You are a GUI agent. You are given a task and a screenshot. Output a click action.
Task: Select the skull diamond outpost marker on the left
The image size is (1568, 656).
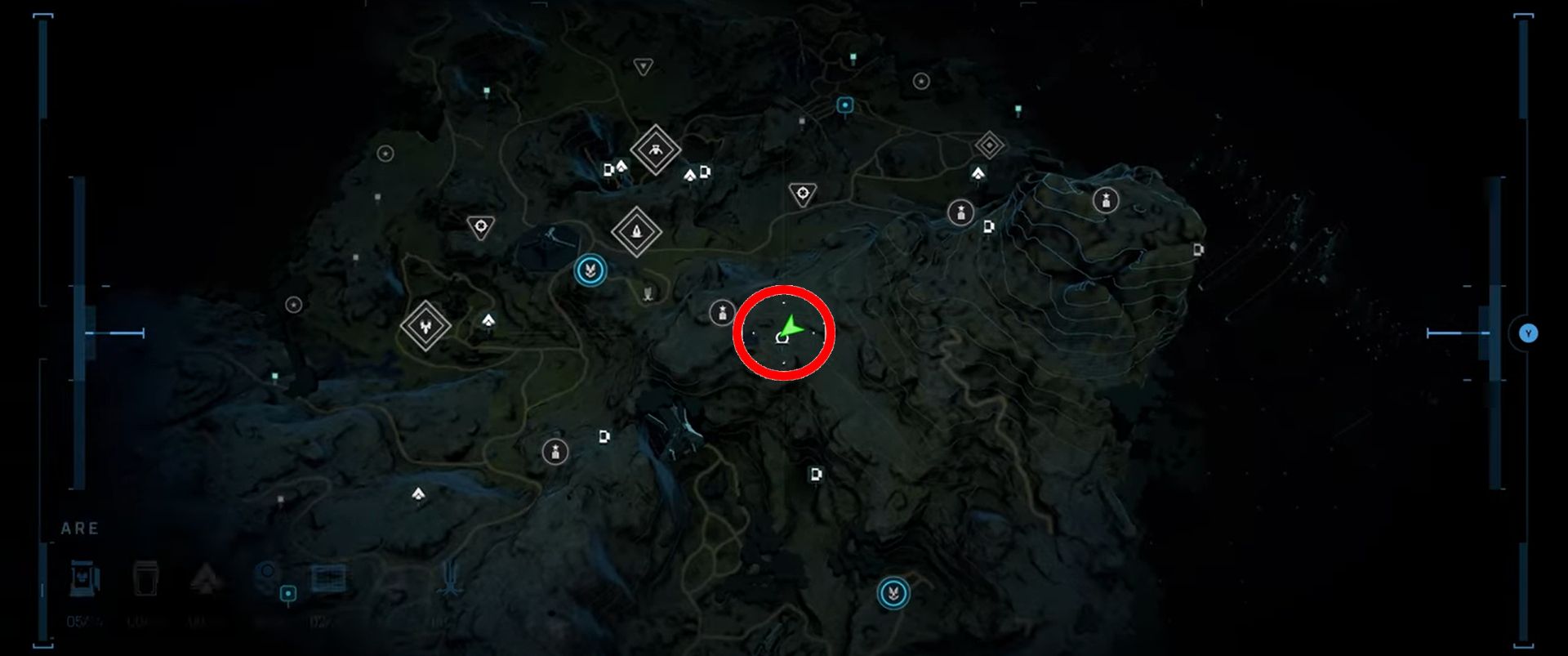pyautogui.click(x=425, y=324)
